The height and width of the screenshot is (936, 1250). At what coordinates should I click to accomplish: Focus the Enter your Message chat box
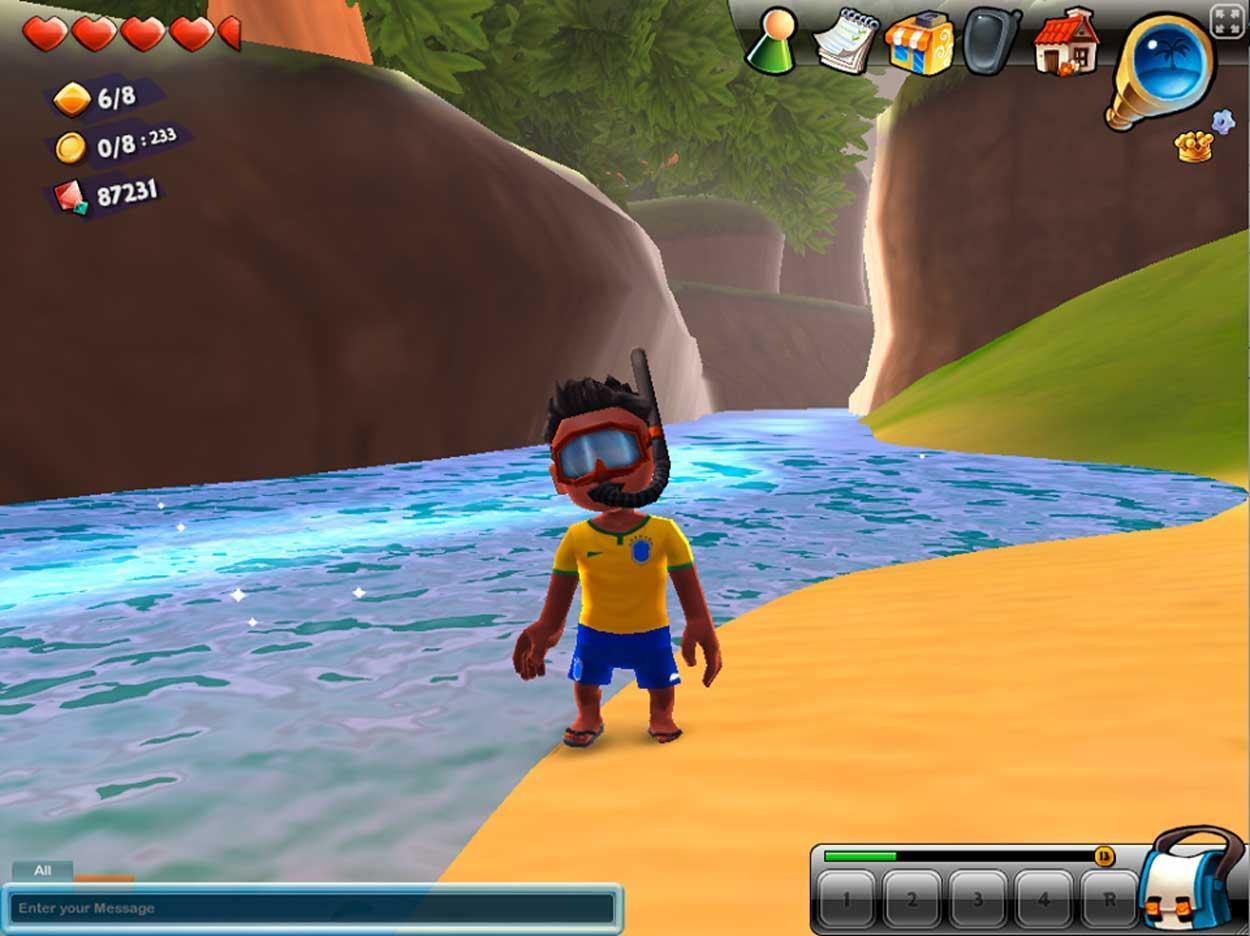[x=312, y=908]
